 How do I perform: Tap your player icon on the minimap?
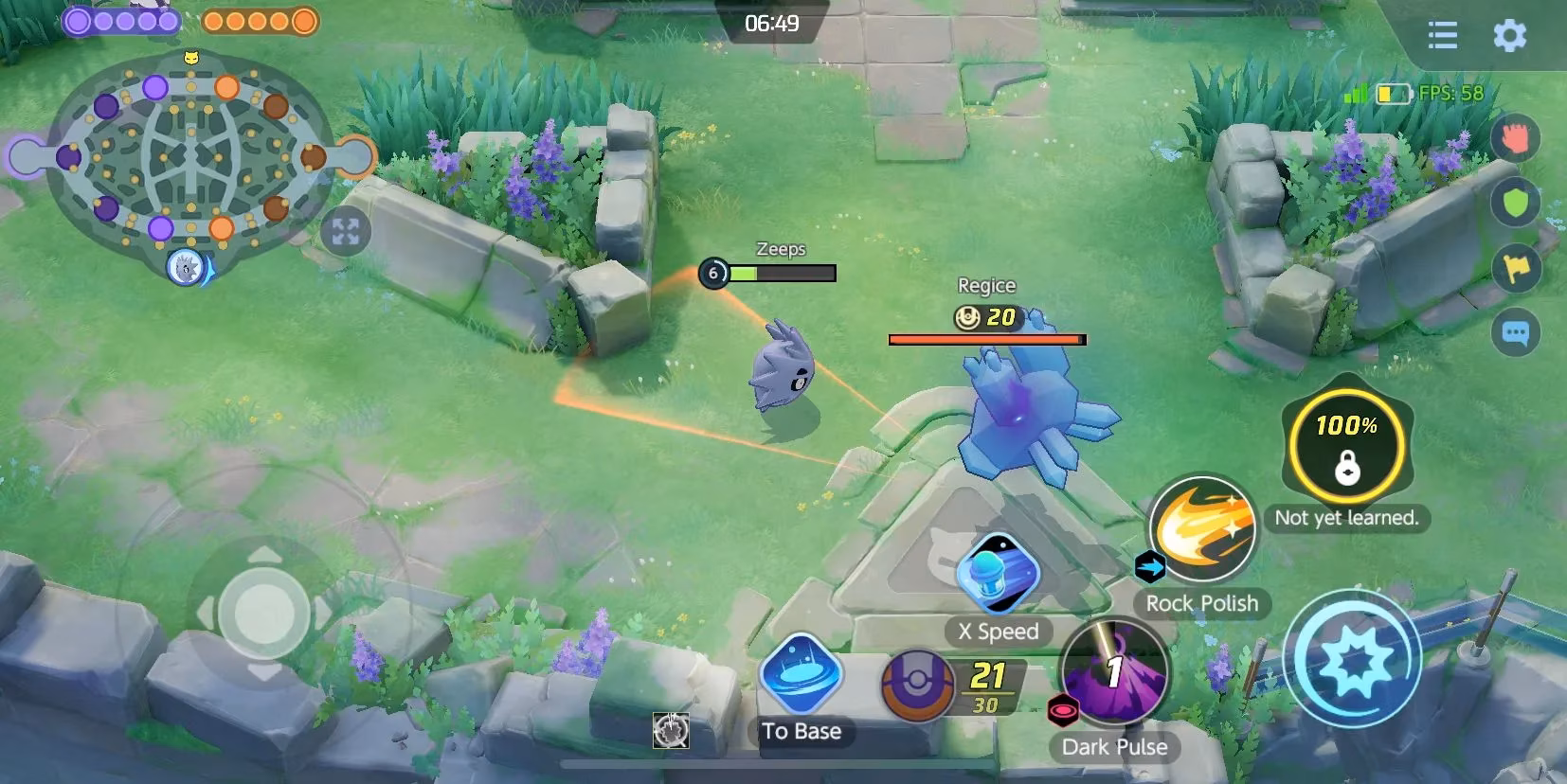186,269
